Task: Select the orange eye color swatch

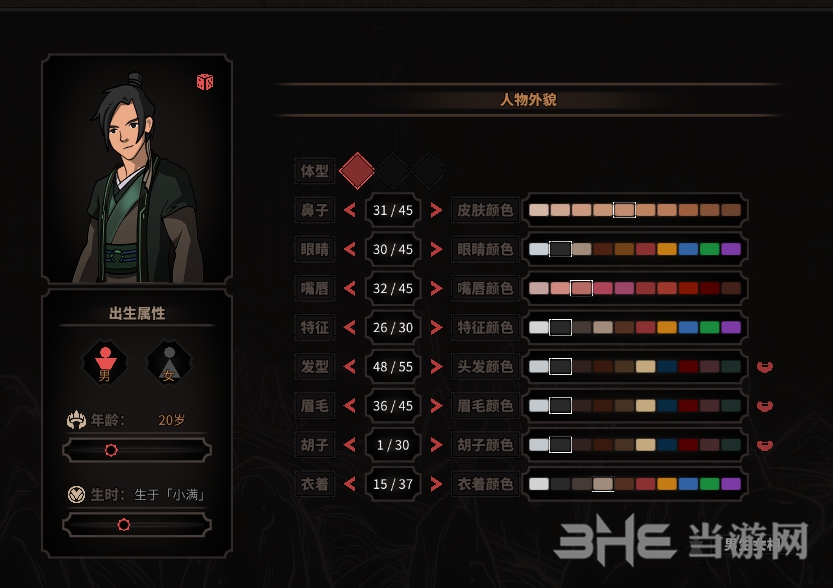Action: pos(667,249)
